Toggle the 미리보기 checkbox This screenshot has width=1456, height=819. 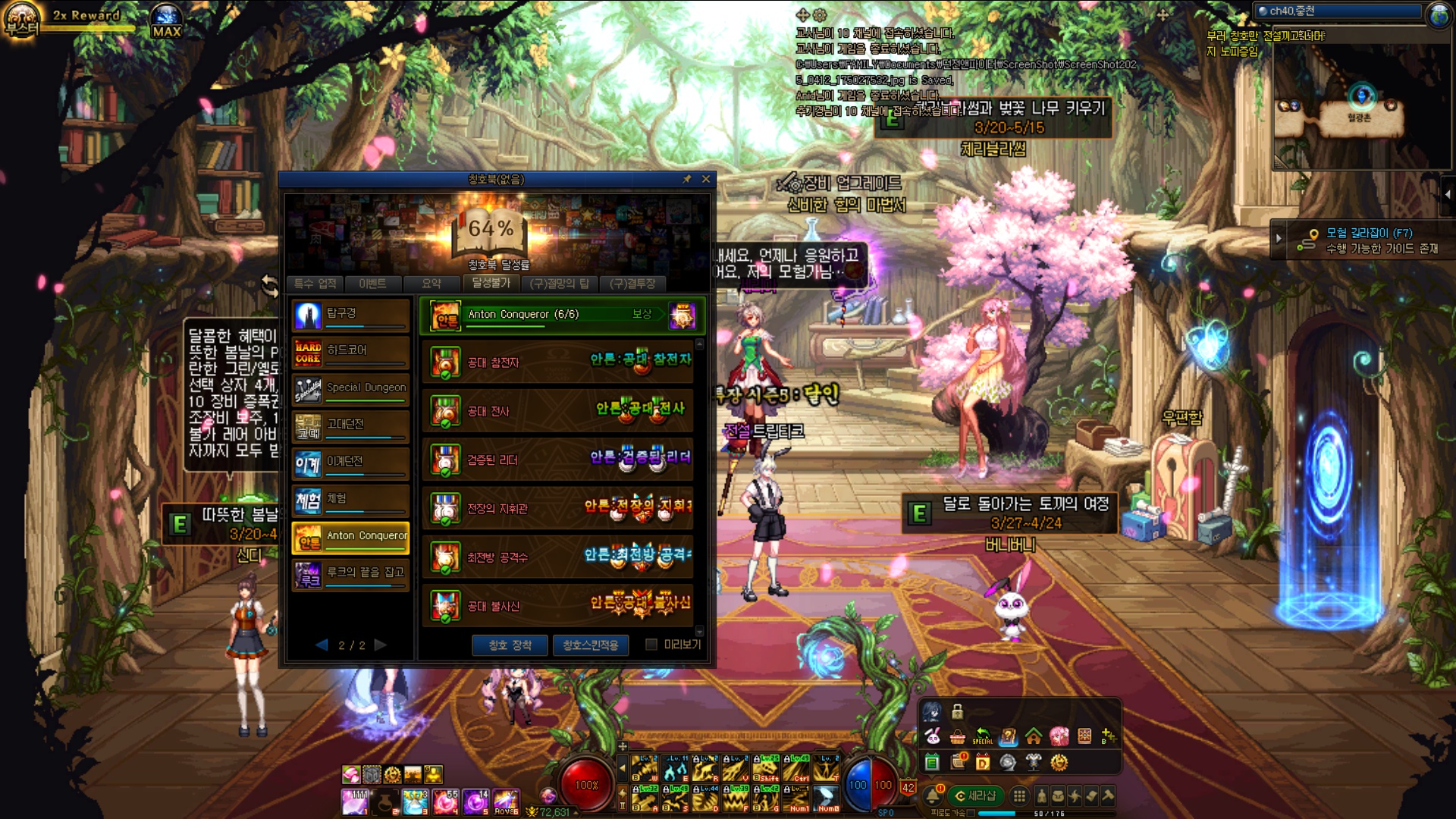[651, 645]
